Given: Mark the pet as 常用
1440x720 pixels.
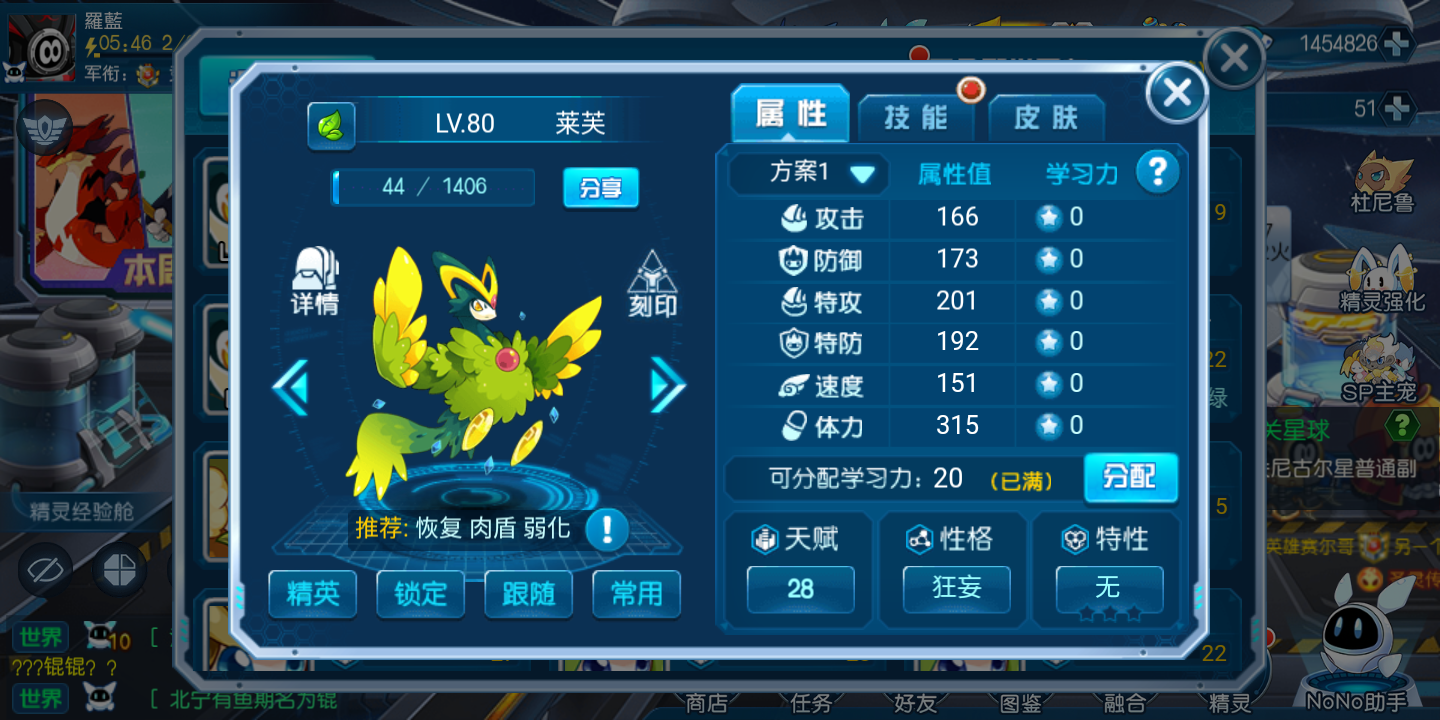Looking at the screenshot, I should (636, 594).
